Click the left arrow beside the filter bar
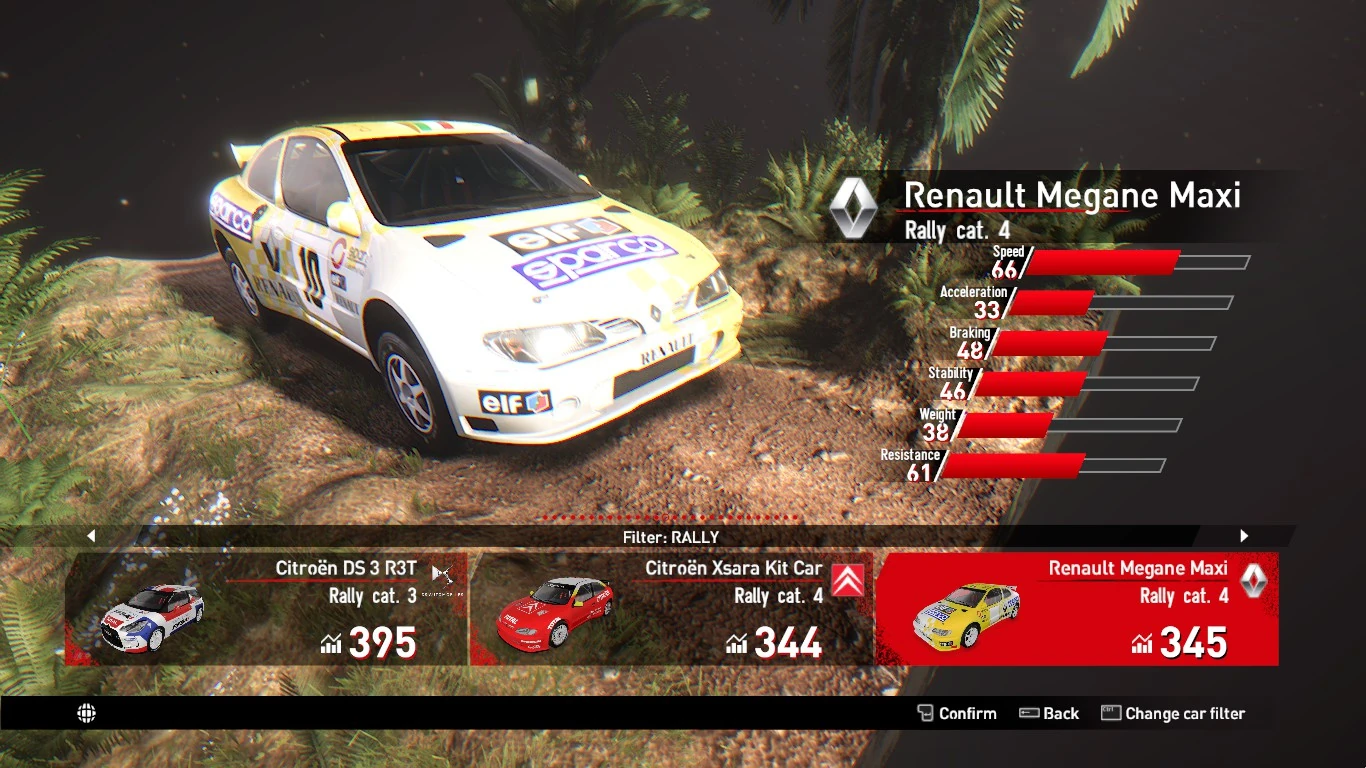The image size is (1366, 768). [91, 536]
